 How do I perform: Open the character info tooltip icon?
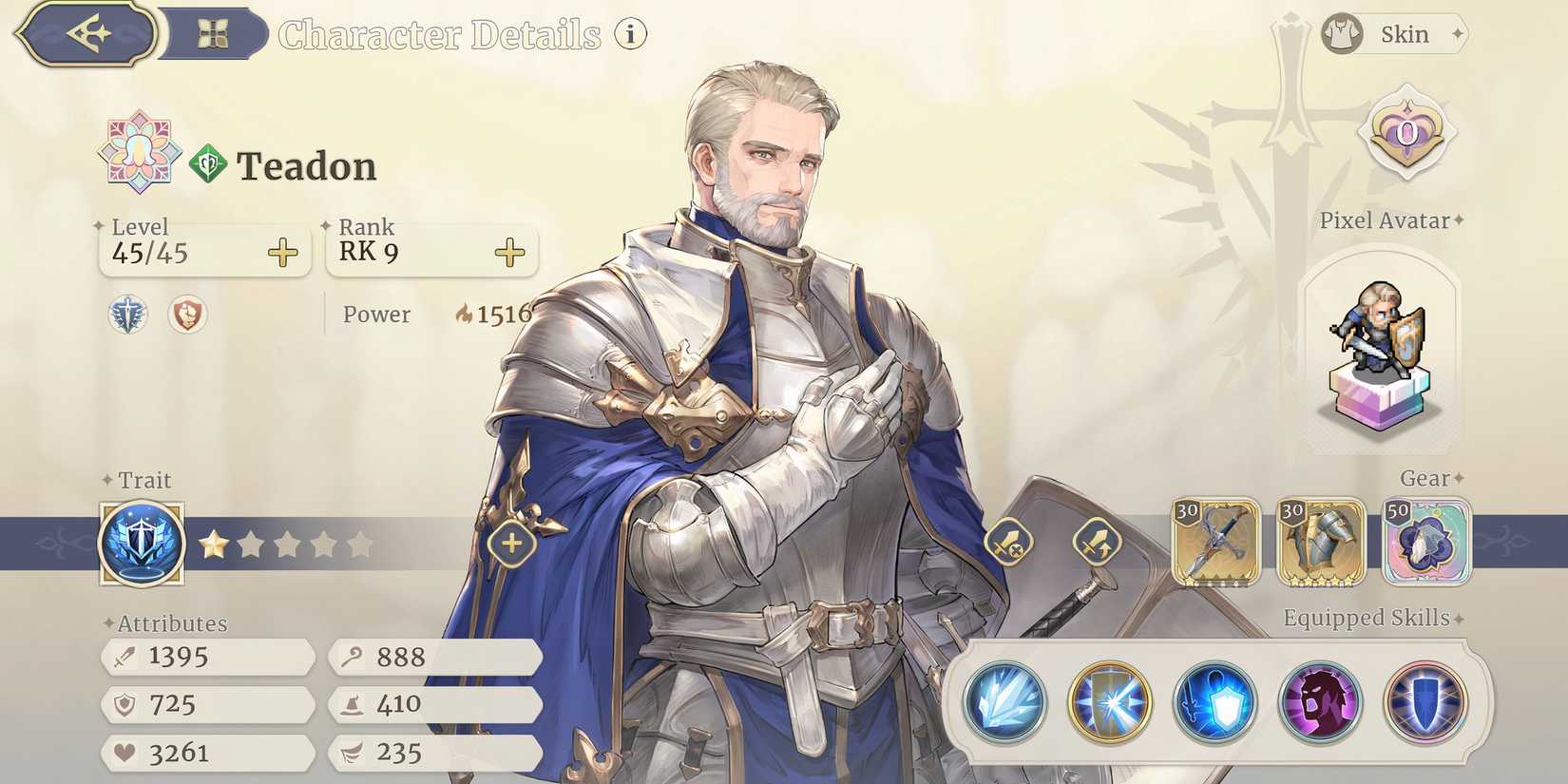pyautogui.click(x=630, y=32)
